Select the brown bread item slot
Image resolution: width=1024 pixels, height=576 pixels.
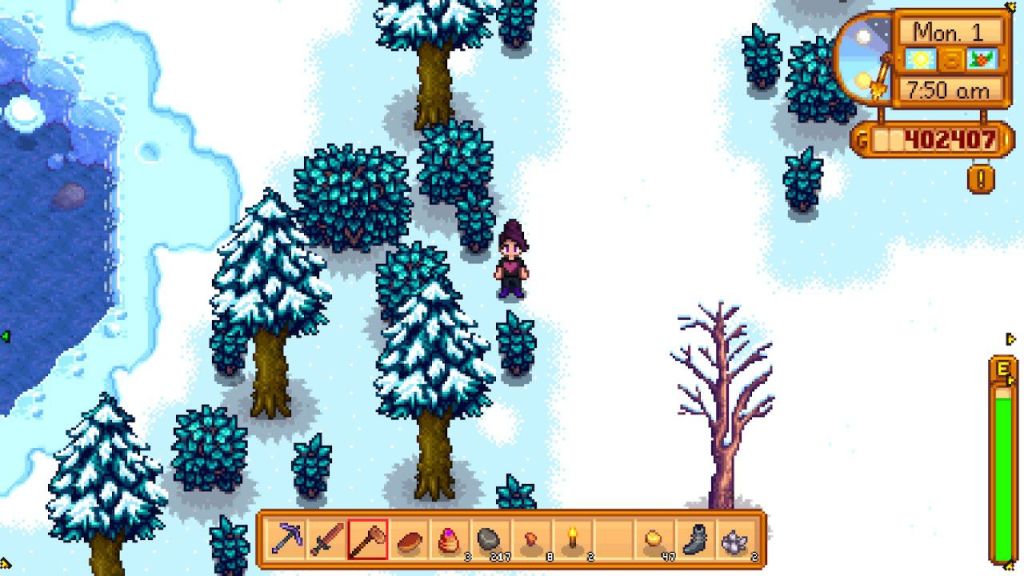click(x=408, y=541)
